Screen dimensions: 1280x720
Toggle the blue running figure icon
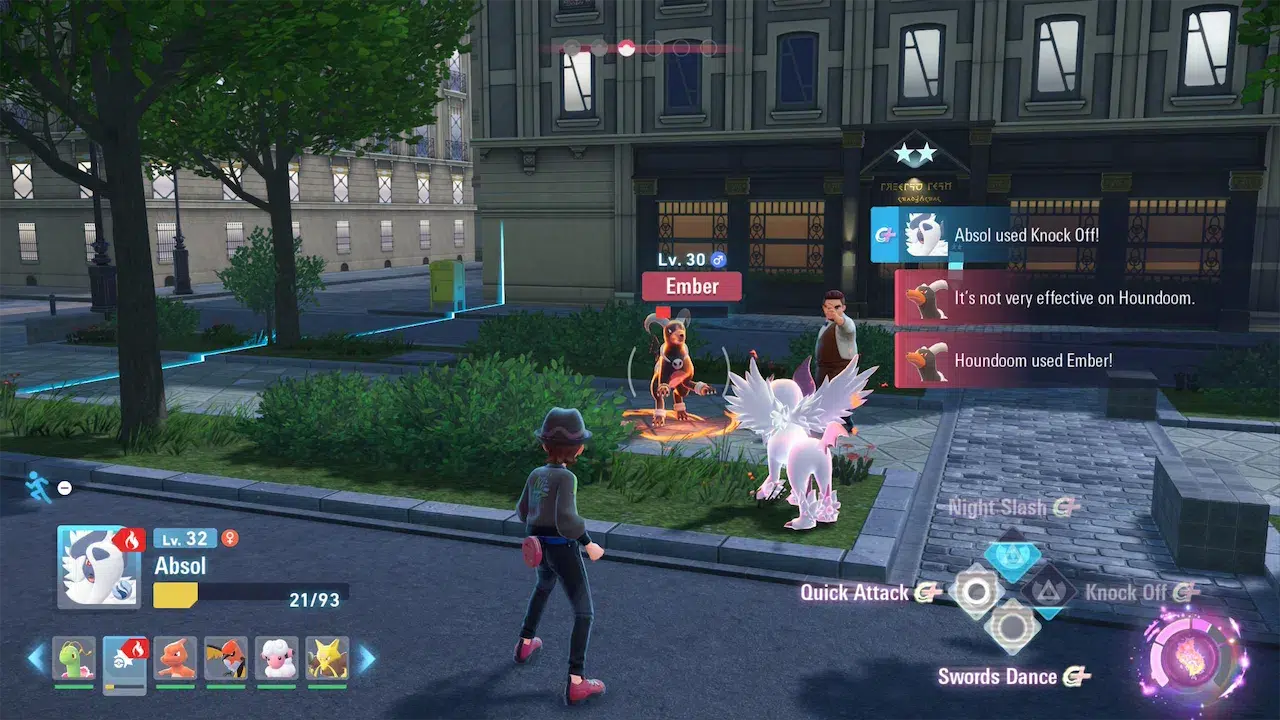pyautogui.click(x=37, y=486)
